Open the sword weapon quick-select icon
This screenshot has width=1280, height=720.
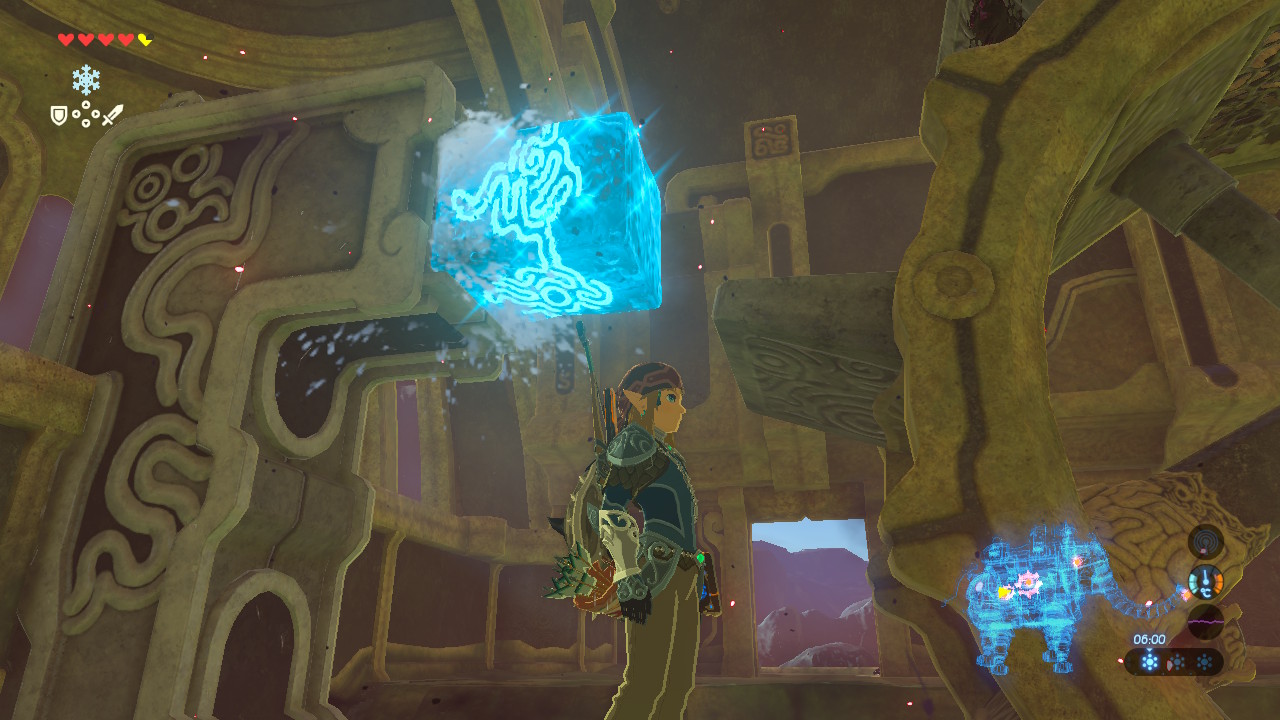click(x=112, y=115)
